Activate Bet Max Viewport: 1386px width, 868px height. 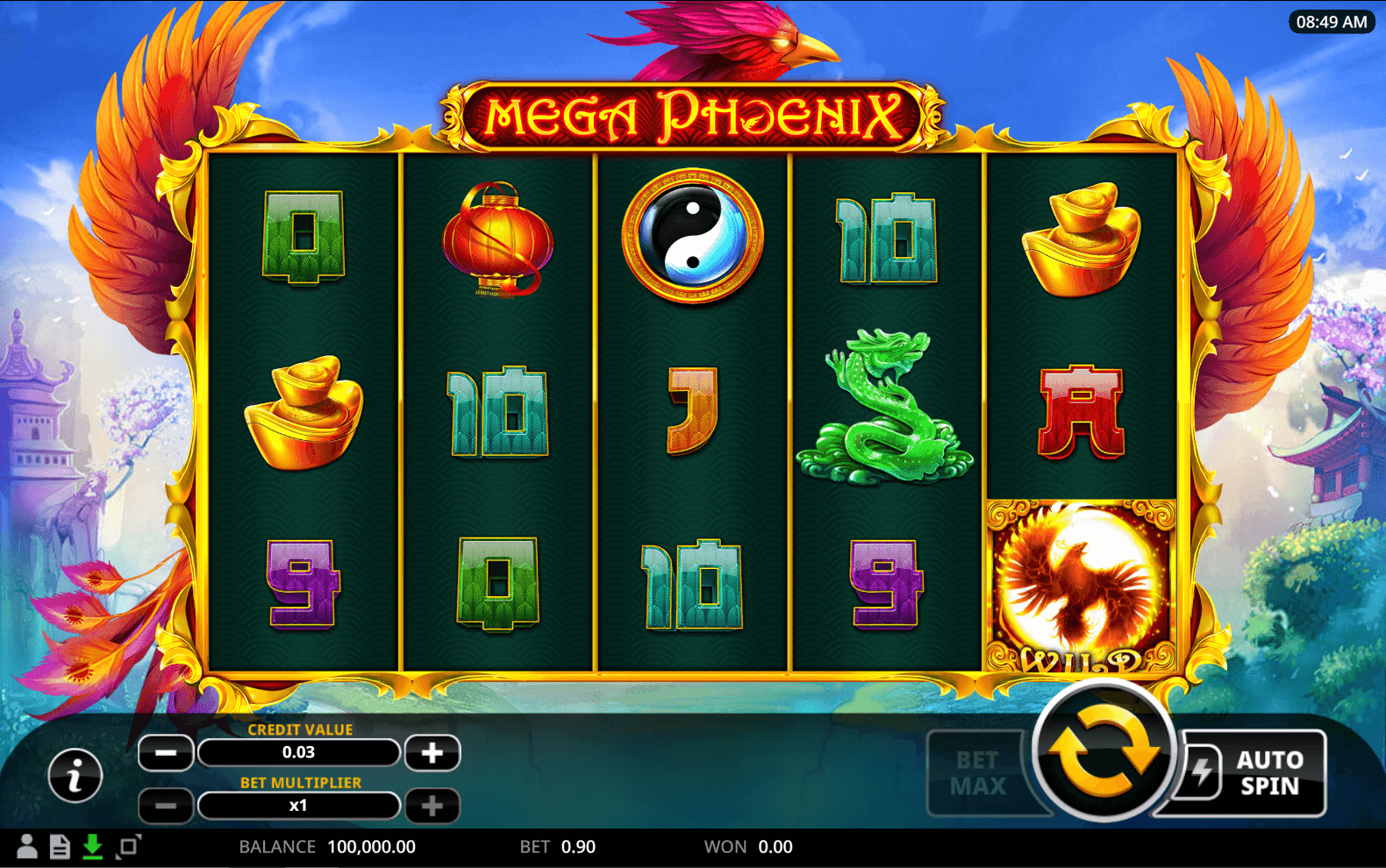coord(976,772)
